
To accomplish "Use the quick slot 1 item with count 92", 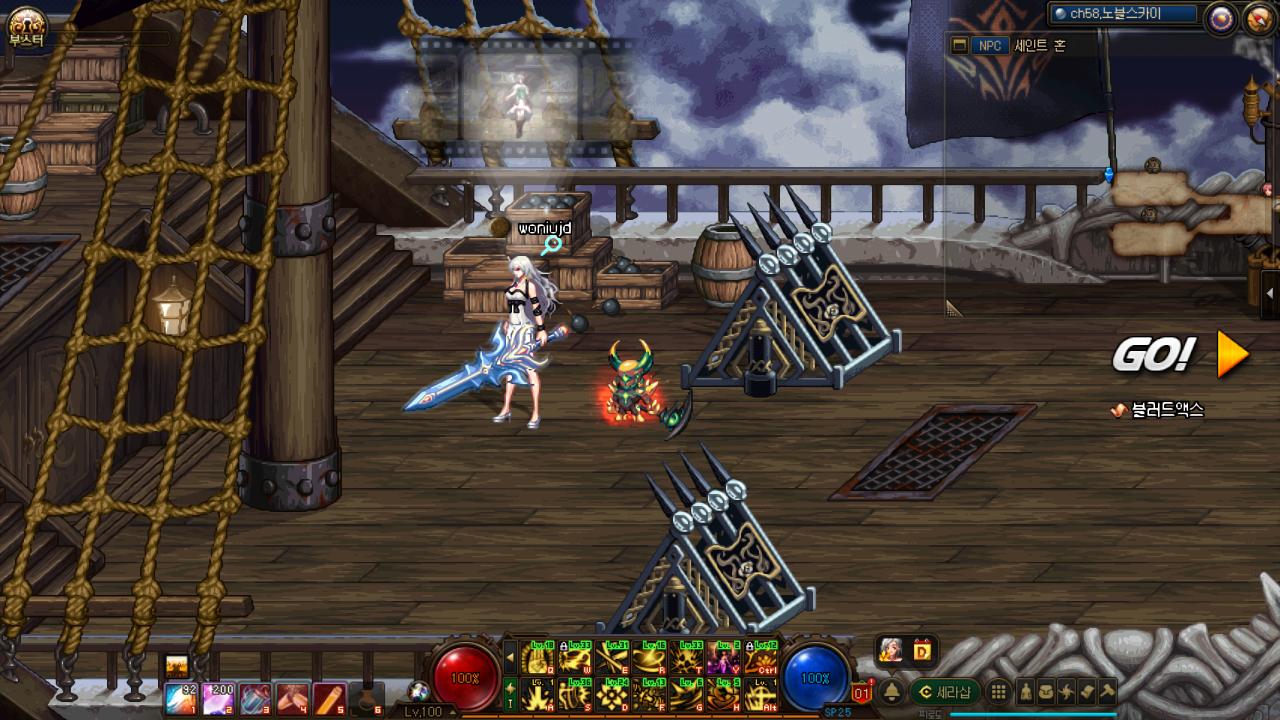I will click(x=181, y=698).
